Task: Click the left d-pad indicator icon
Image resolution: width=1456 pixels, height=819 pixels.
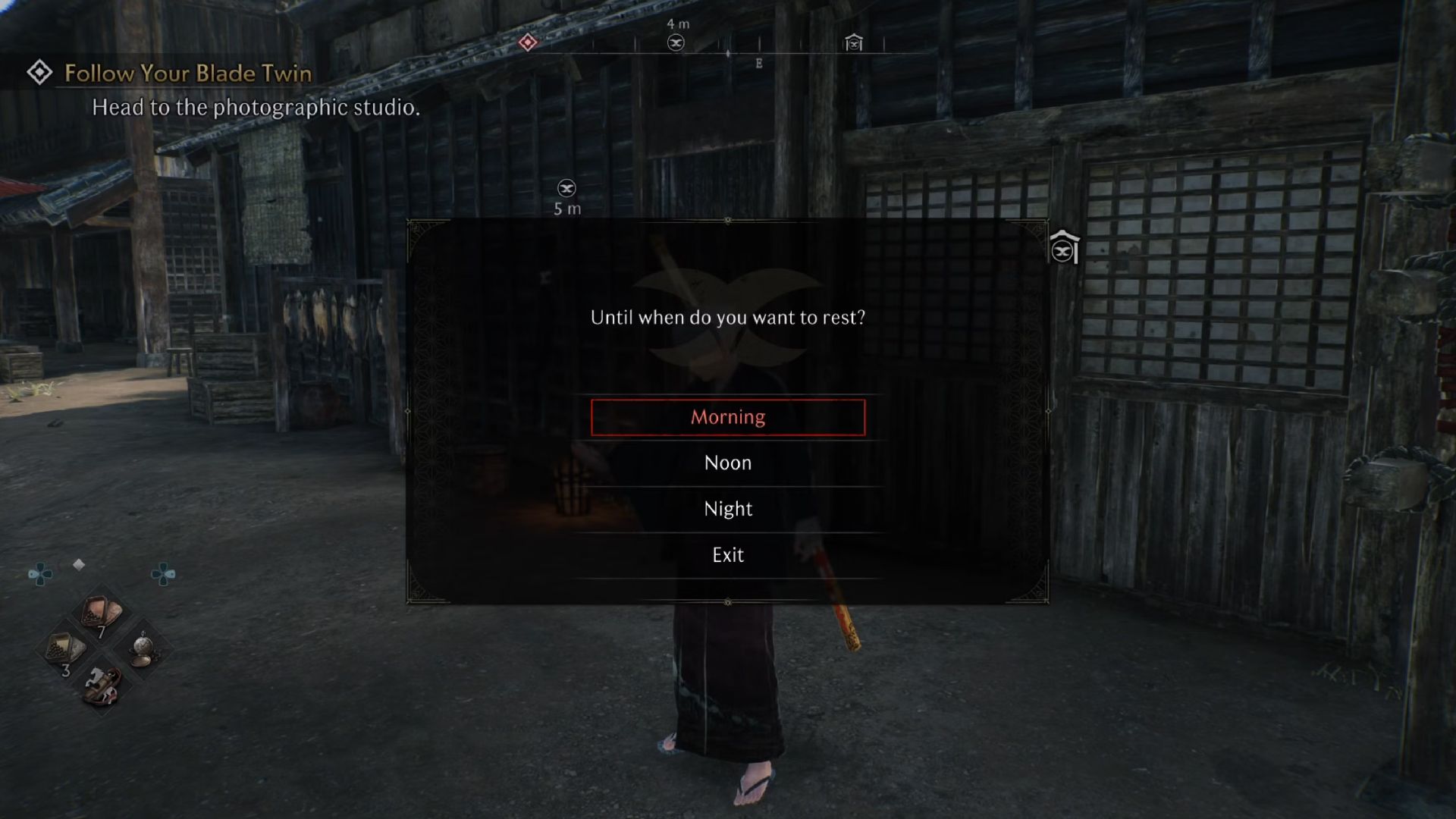Action: (41, 573)
